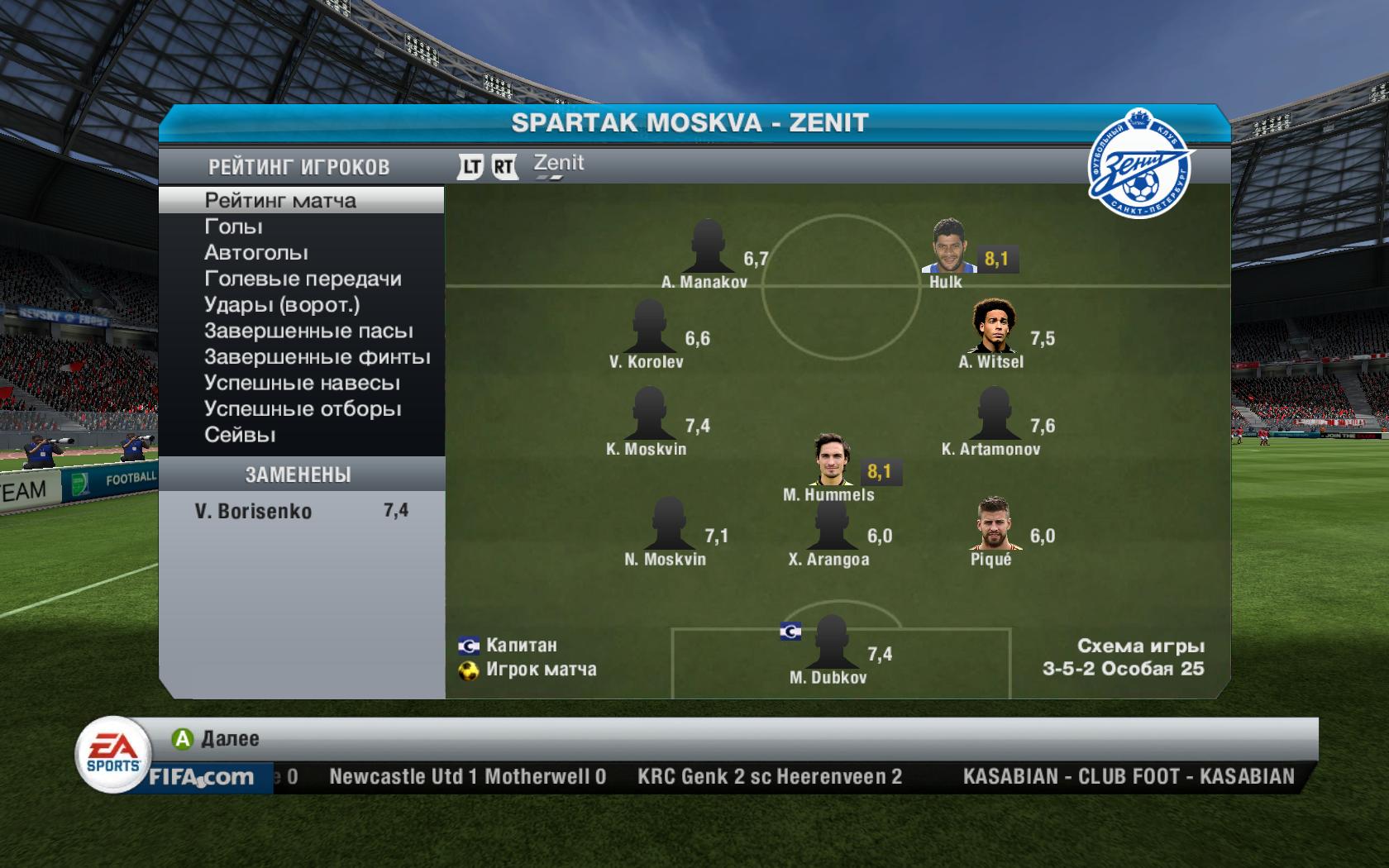Select the Рейтинг матча stat entry
Image resolution: width=1389 pixels, height=868 pixels.
280,201
